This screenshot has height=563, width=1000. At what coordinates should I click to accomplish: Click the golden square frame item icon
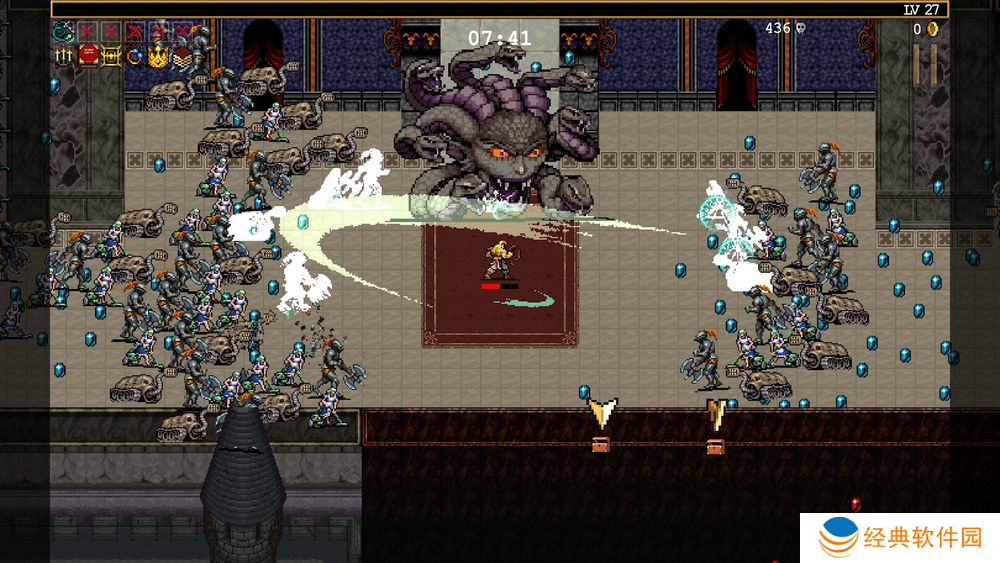[111, 57]
